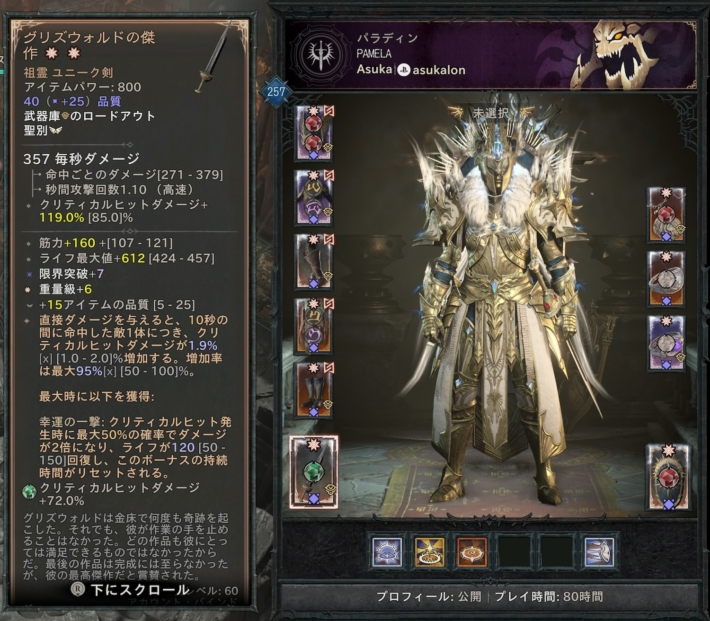The image size is (710, 621).
Task: Click the blue-white burst skill icon
Action: tap(386, 551)
